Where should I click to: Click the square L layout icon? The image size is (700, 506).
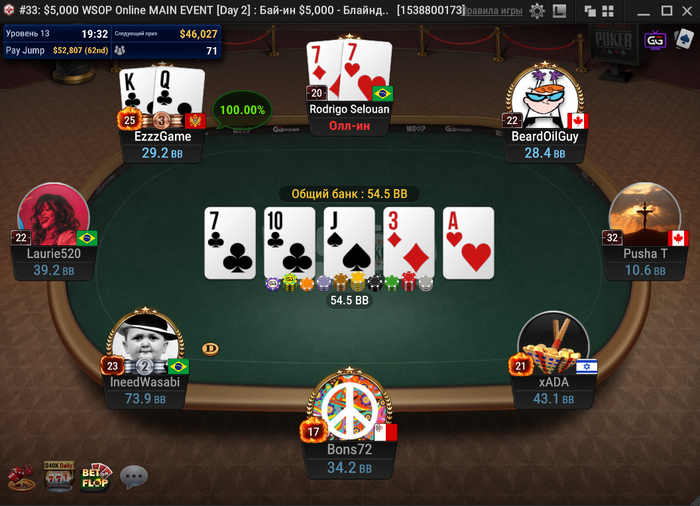[560, 11]
